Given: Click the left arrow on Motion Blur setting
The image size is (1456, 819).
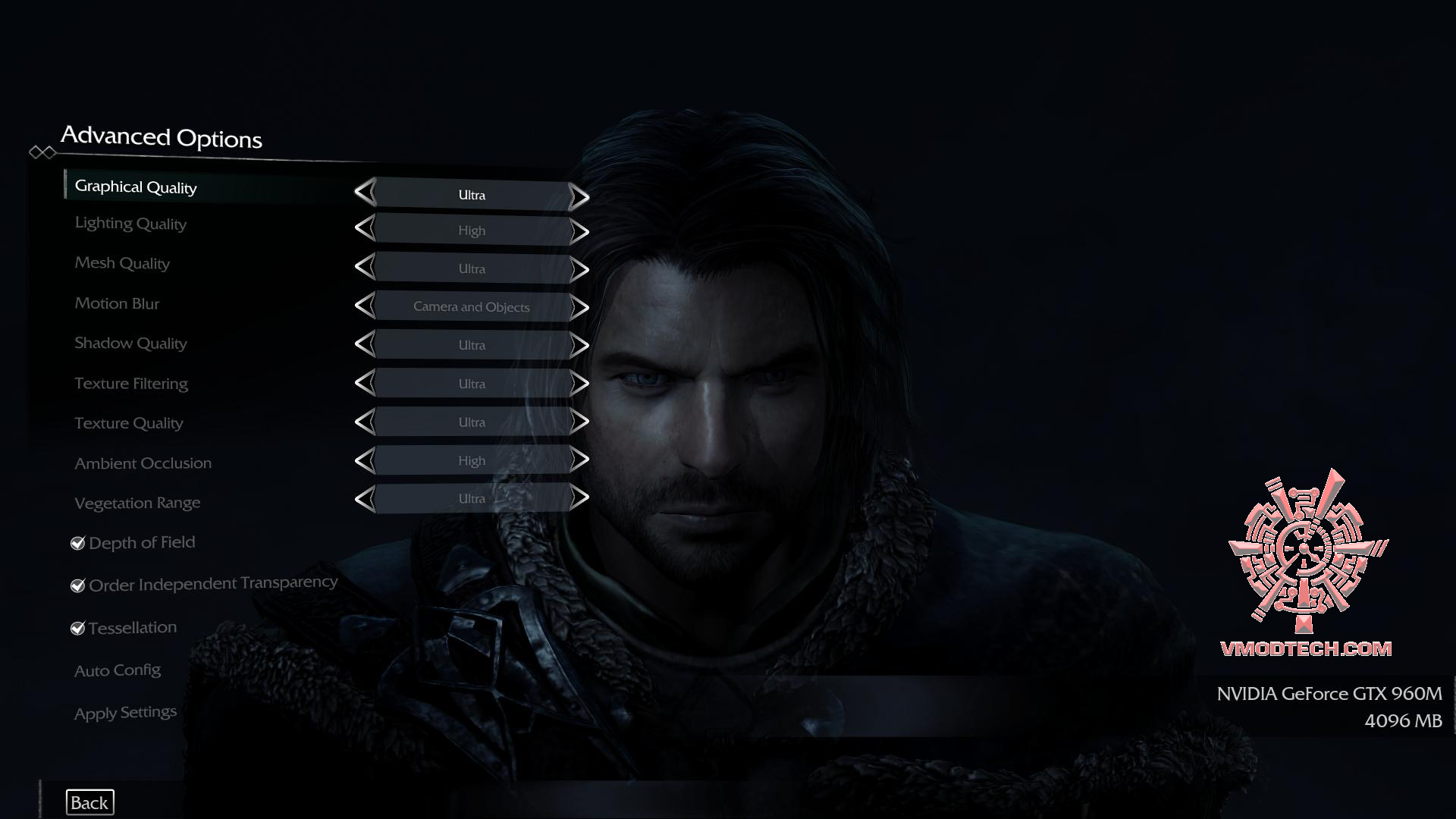Looking at the screenshot, I should [366, 307].
